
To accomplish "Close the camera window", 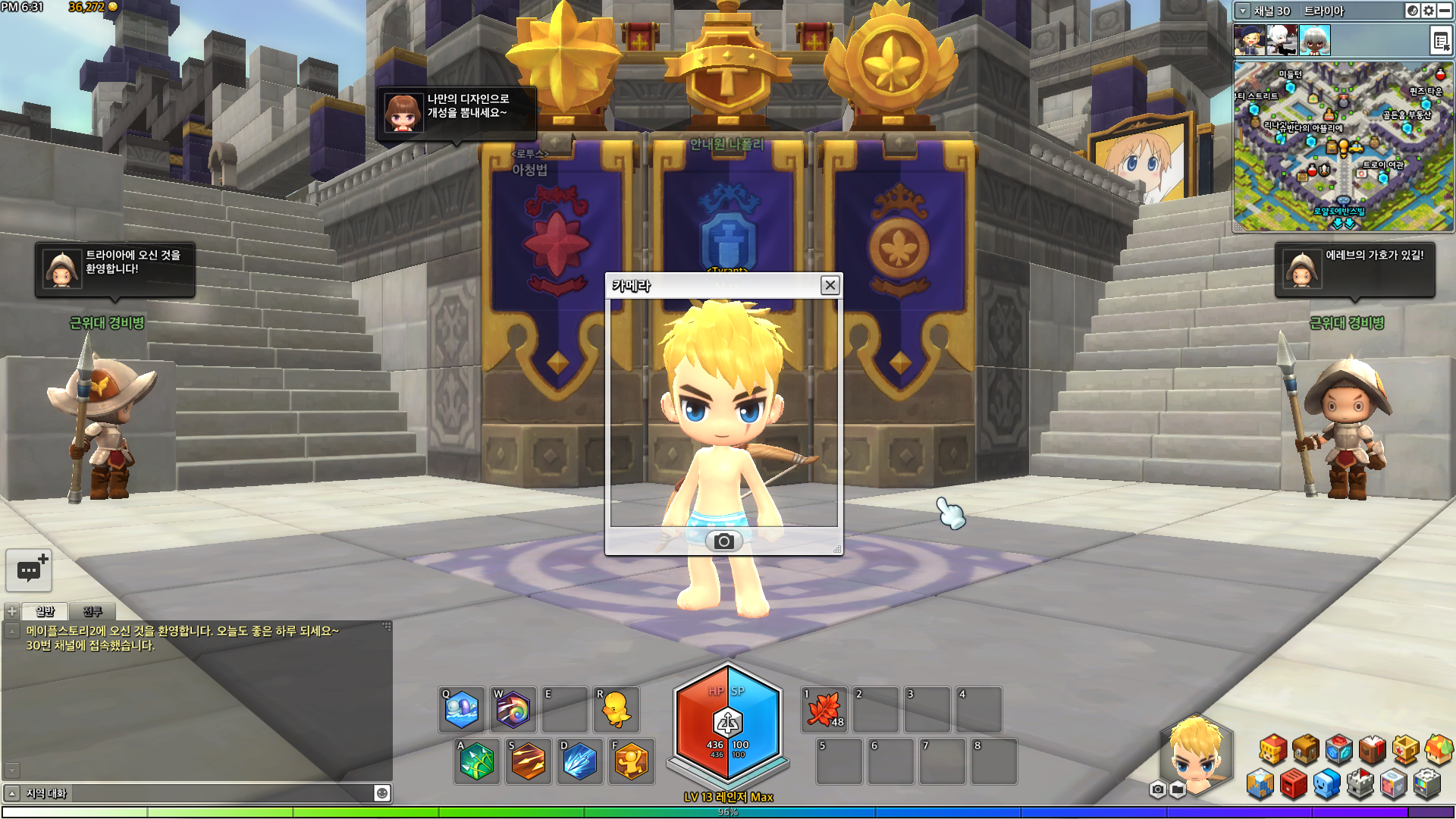I will click(x=830, y=285).
